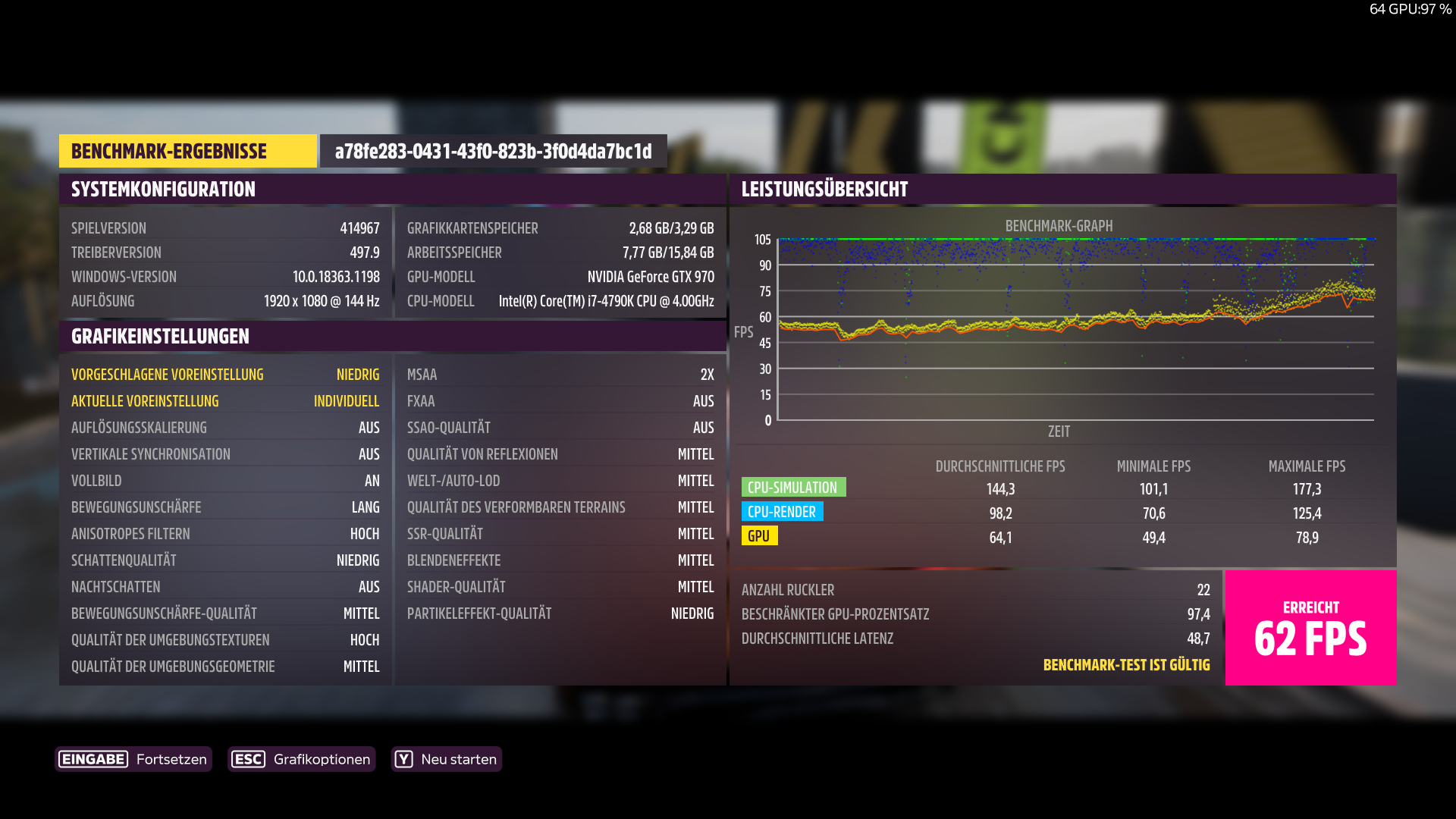Open the SHADER-QUALITÄT setting row
The width and height of the screenshot is (1456, 819).
(560, 586)
